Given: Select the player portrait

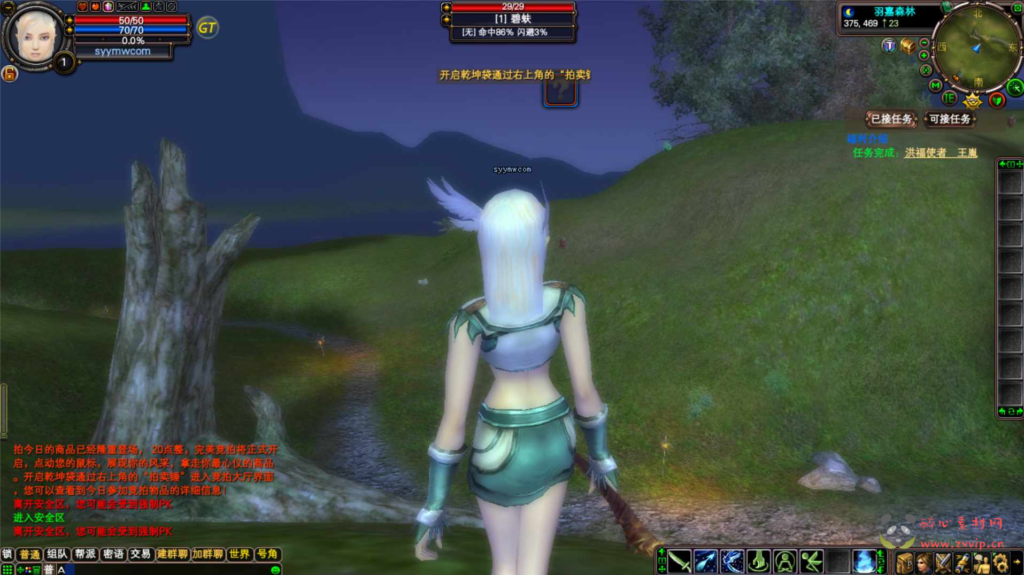Looking at the screenshot, I should [x=36, y=34].
